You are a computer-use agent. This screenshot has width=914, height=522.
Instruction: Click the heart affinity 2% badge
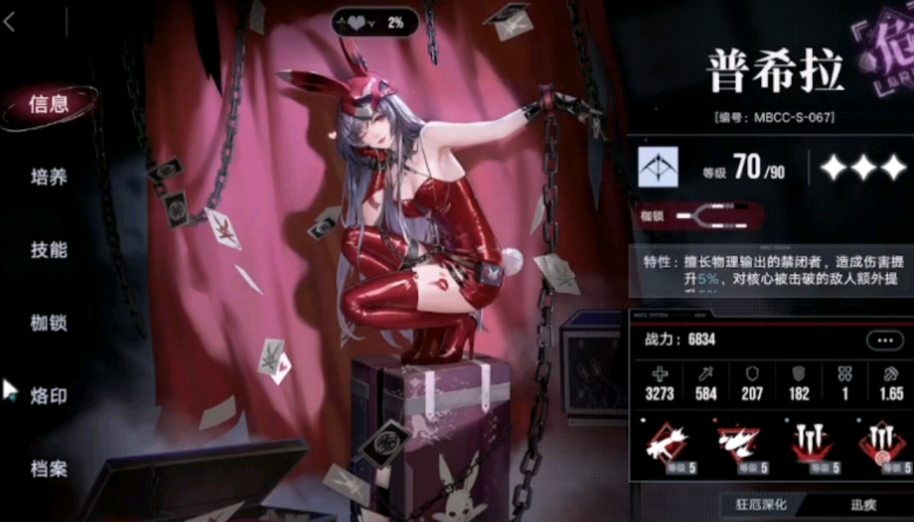pyautogui.click(x=375, y=22)
